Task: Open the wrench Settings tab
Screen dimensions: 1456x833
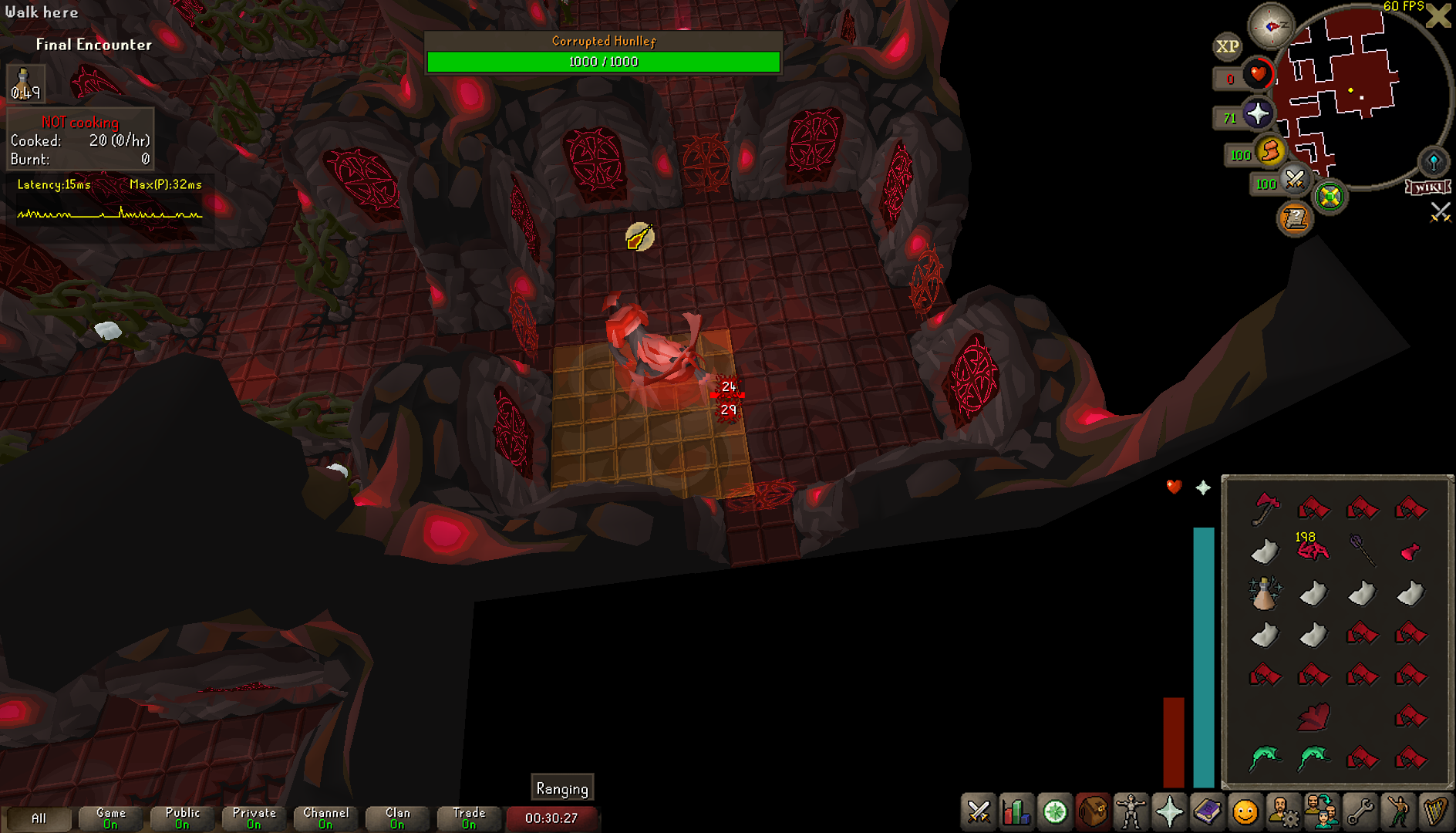Action: pyautogui.click(x=1360, y=812)
